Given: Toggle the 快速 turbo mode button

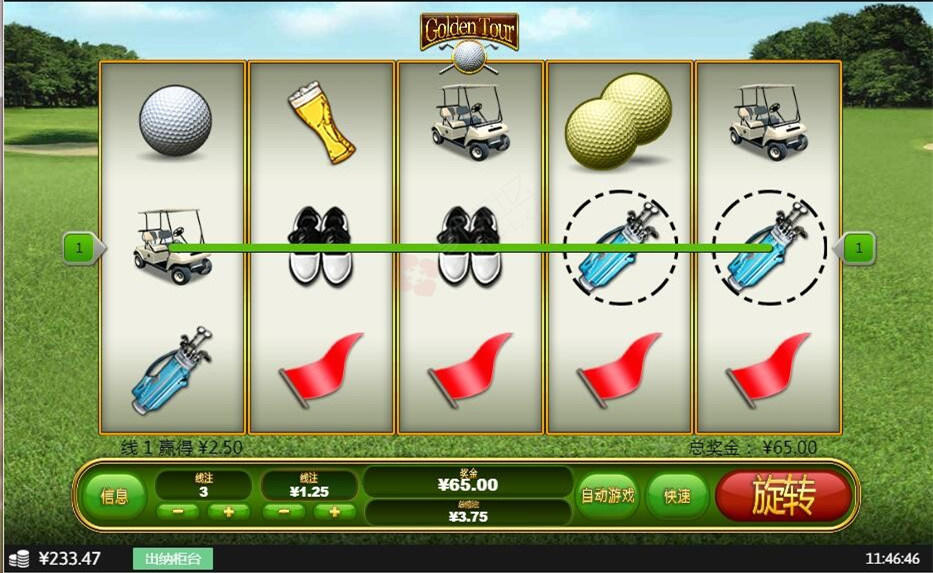Looking at the screenshot, I should pyautogui.click(x=677, y=496).
